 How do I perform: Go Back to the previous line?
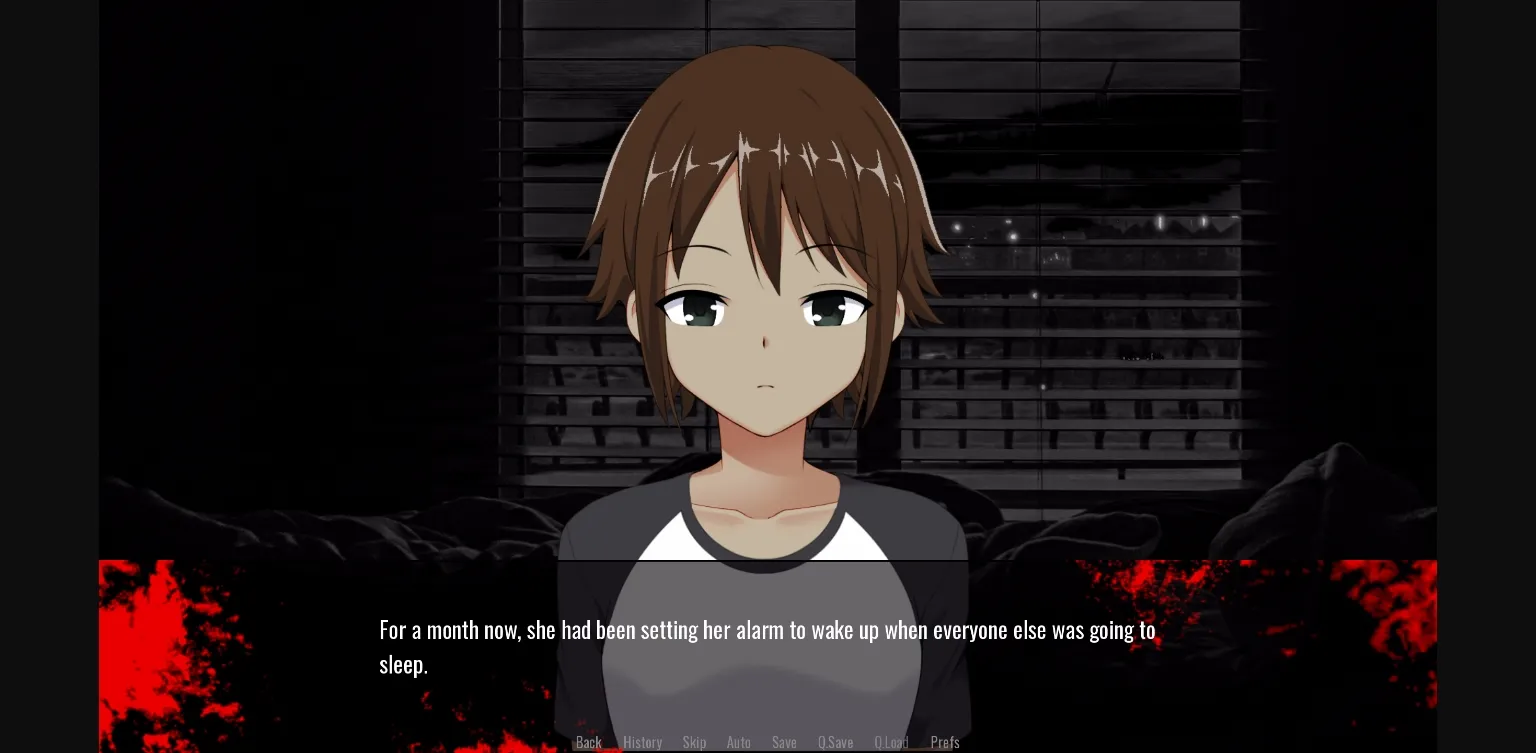[589, 742]
